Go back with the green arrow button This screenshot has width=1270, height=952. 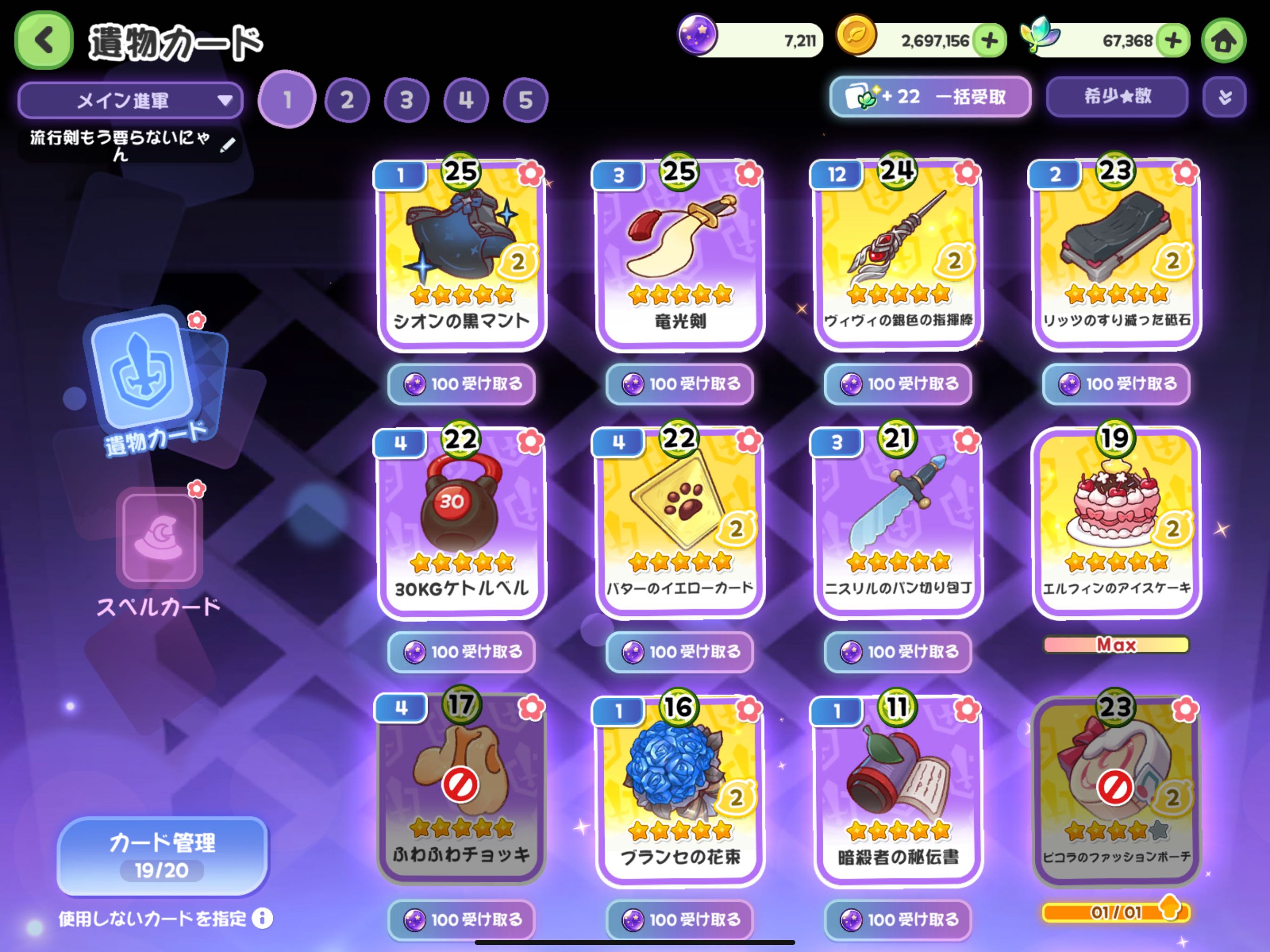pyautogui.click(x=44, y=41)
